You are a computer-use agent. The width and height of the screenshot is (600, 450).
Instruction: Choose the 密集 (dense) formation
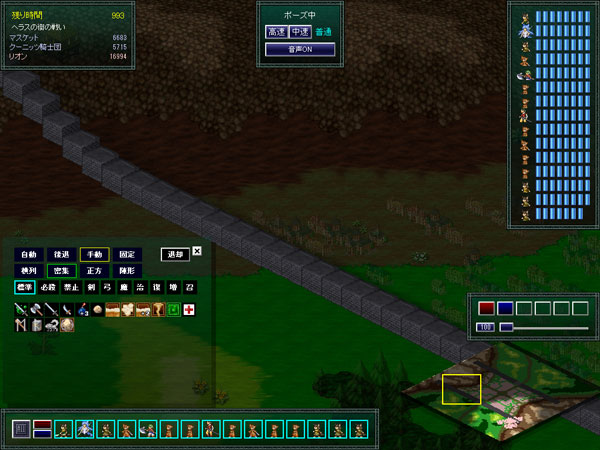pyautogui.click(x=62, y=271)
